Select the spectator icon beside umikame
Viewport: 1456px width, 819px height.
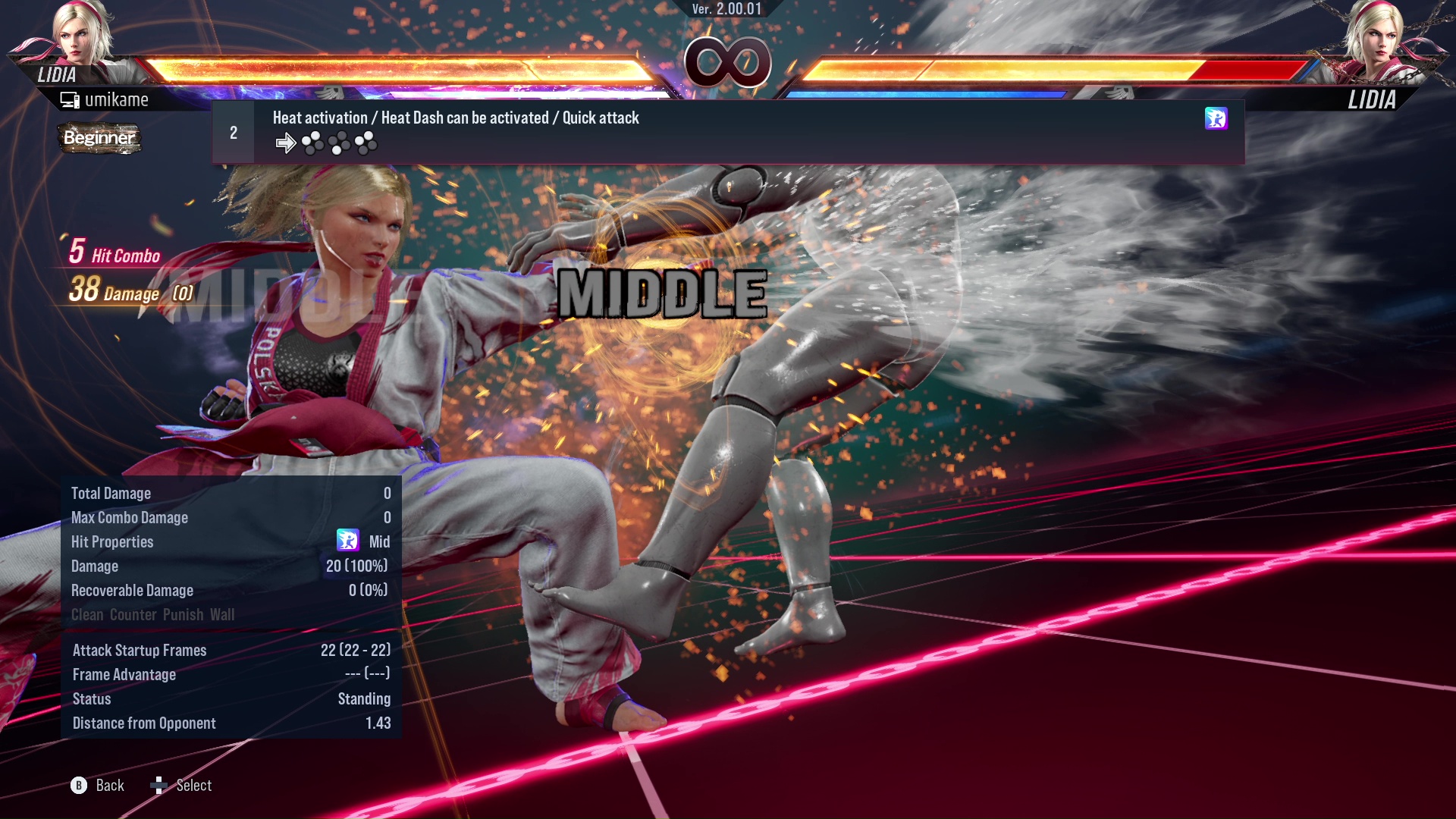click(69, 99)
